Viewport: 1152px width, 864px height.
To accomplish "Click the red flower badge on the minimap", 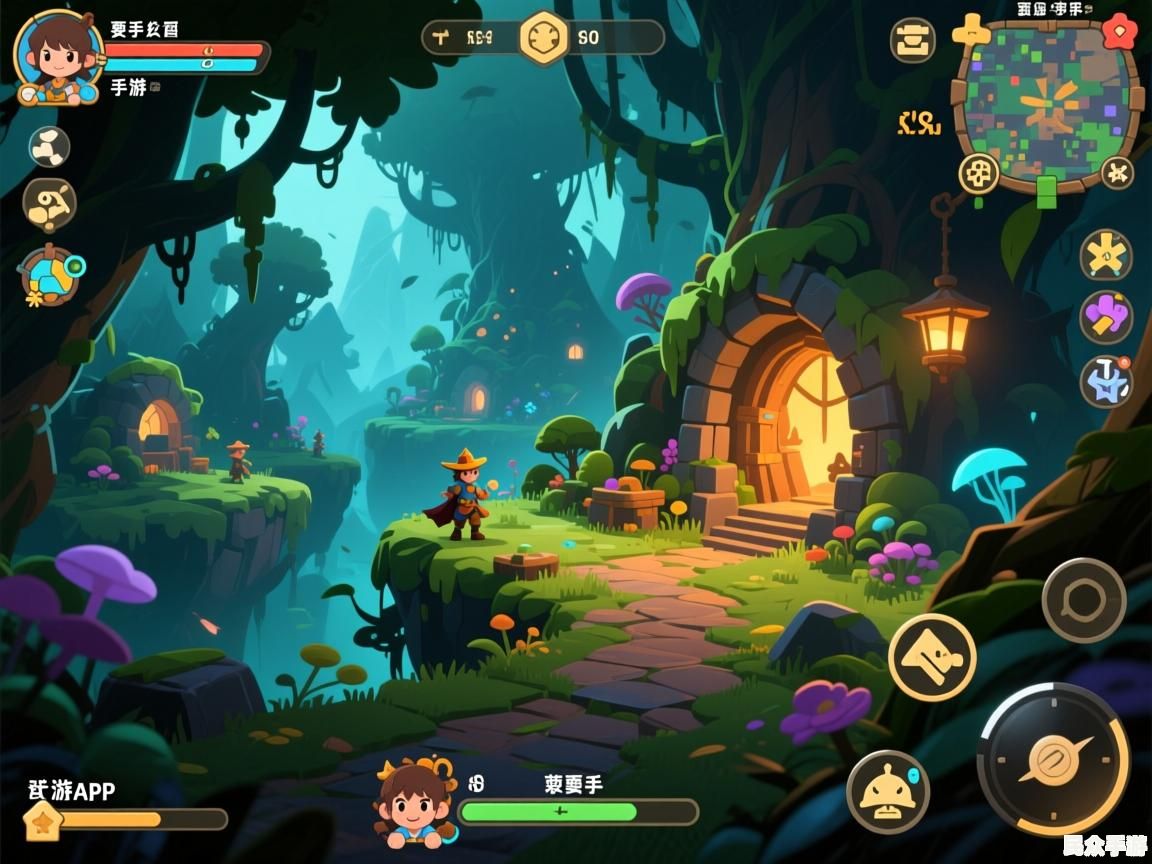I will pos(1119,32).
